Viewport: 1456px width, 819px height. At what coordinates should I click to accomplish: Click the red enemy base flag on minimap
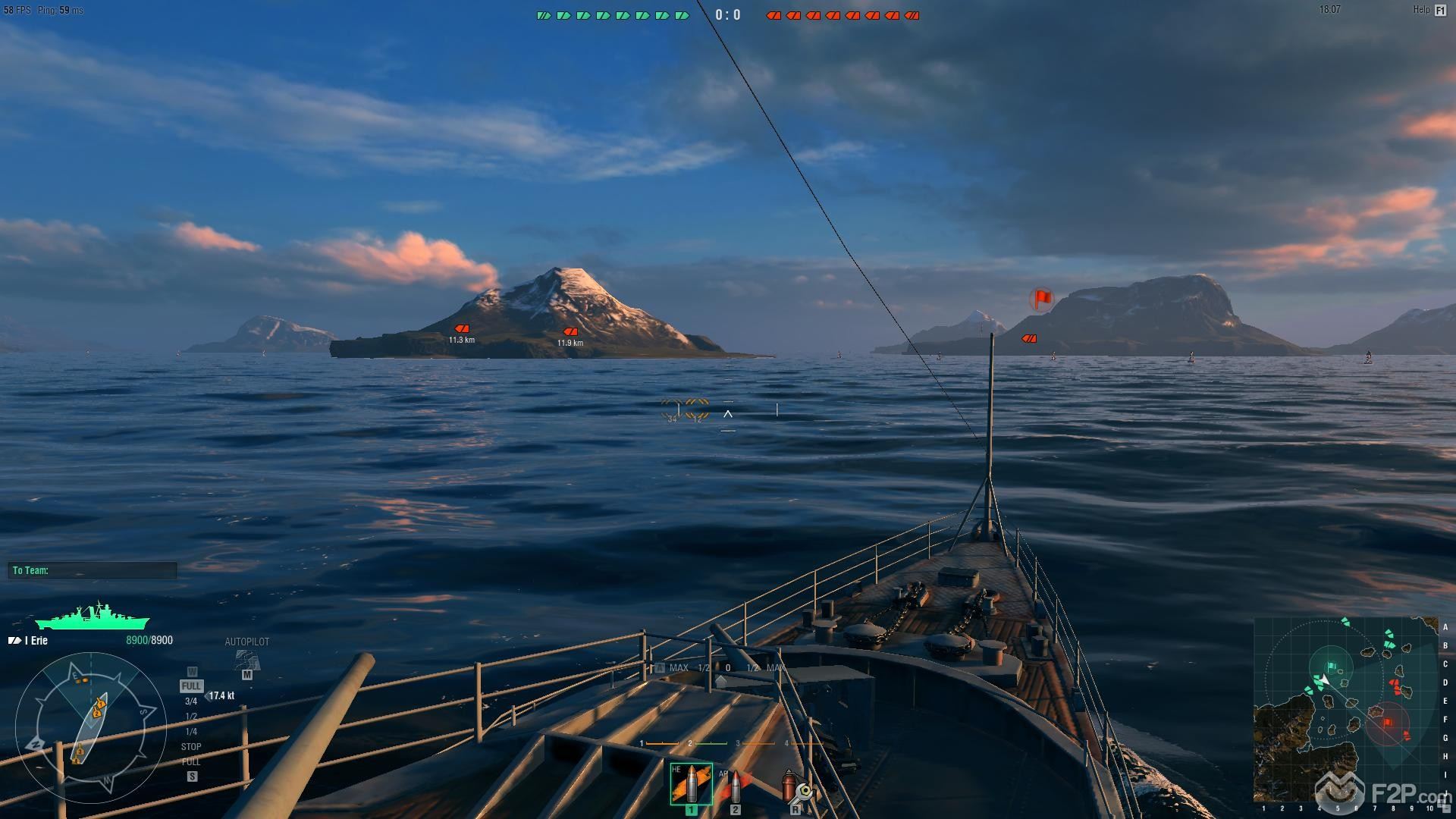pyautogui.click(x=1388, y=723)
